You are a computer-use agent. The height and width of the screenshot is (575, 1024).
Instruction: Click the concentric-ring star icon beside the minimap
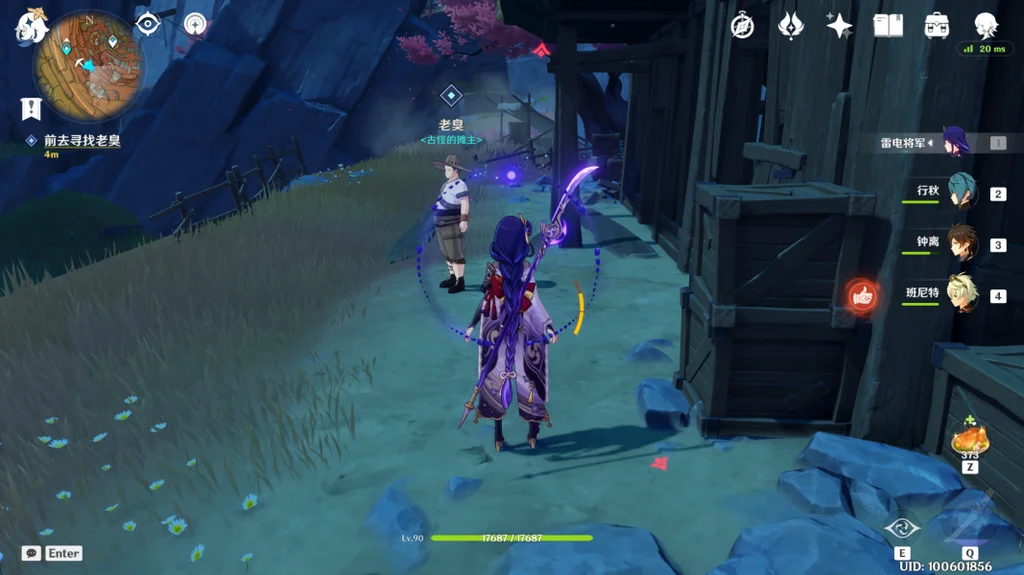point(195,25)
